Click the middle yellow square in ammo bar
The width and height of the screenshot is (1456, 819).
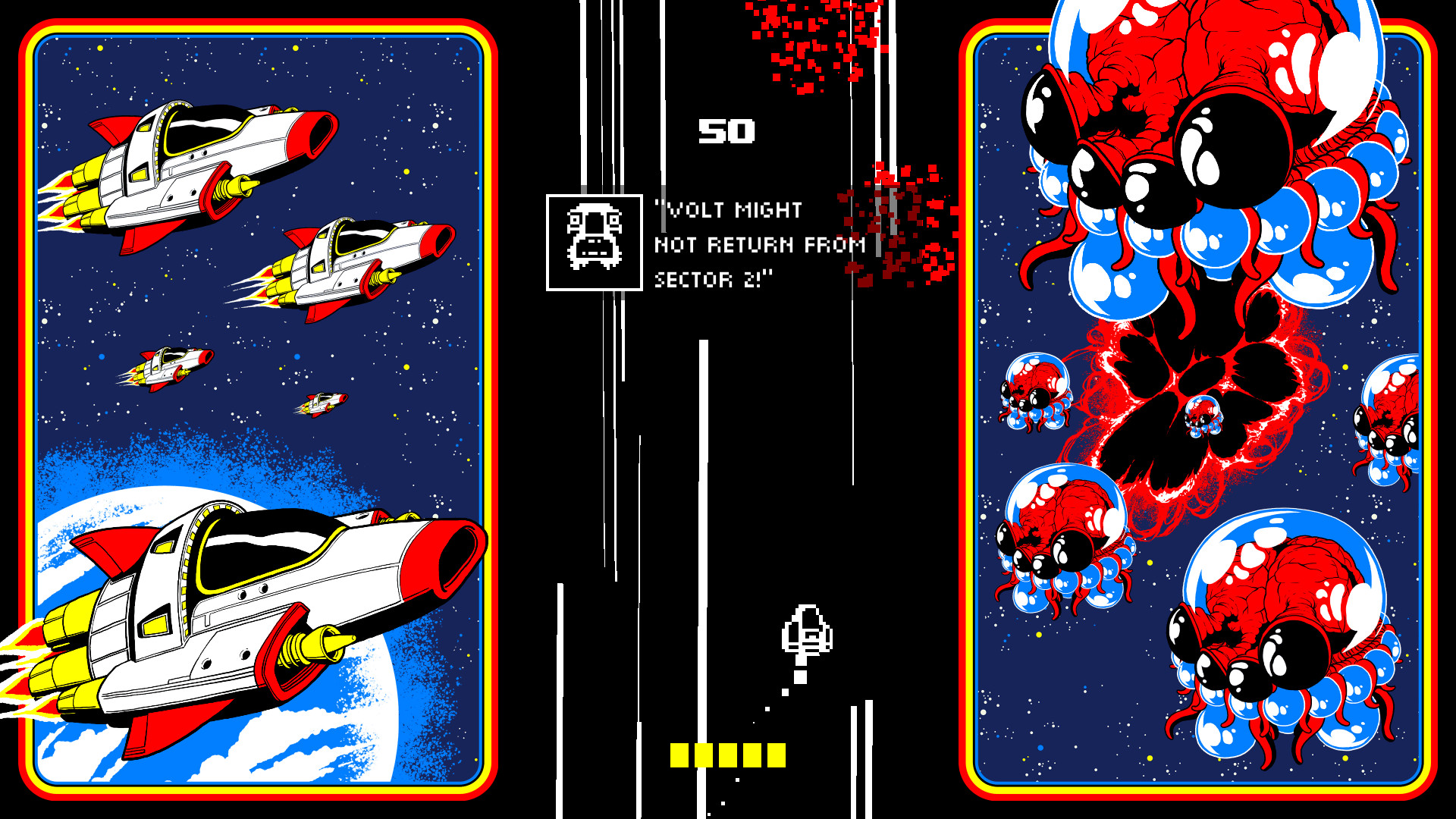(x=728, y=755)
